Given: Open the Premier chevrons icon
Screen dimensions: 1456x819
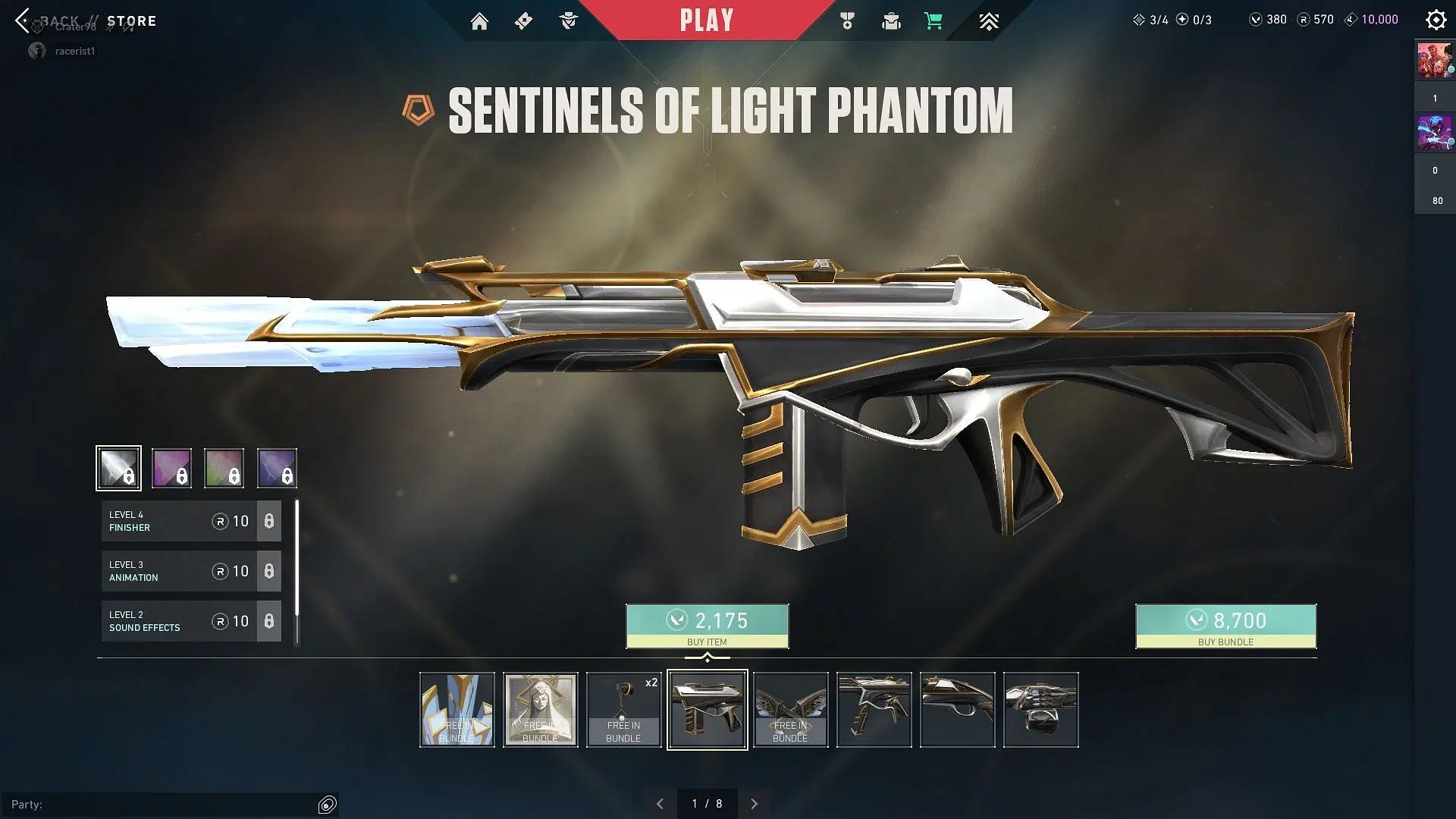Looking at the screenshot, I should [x=989, y=20].
